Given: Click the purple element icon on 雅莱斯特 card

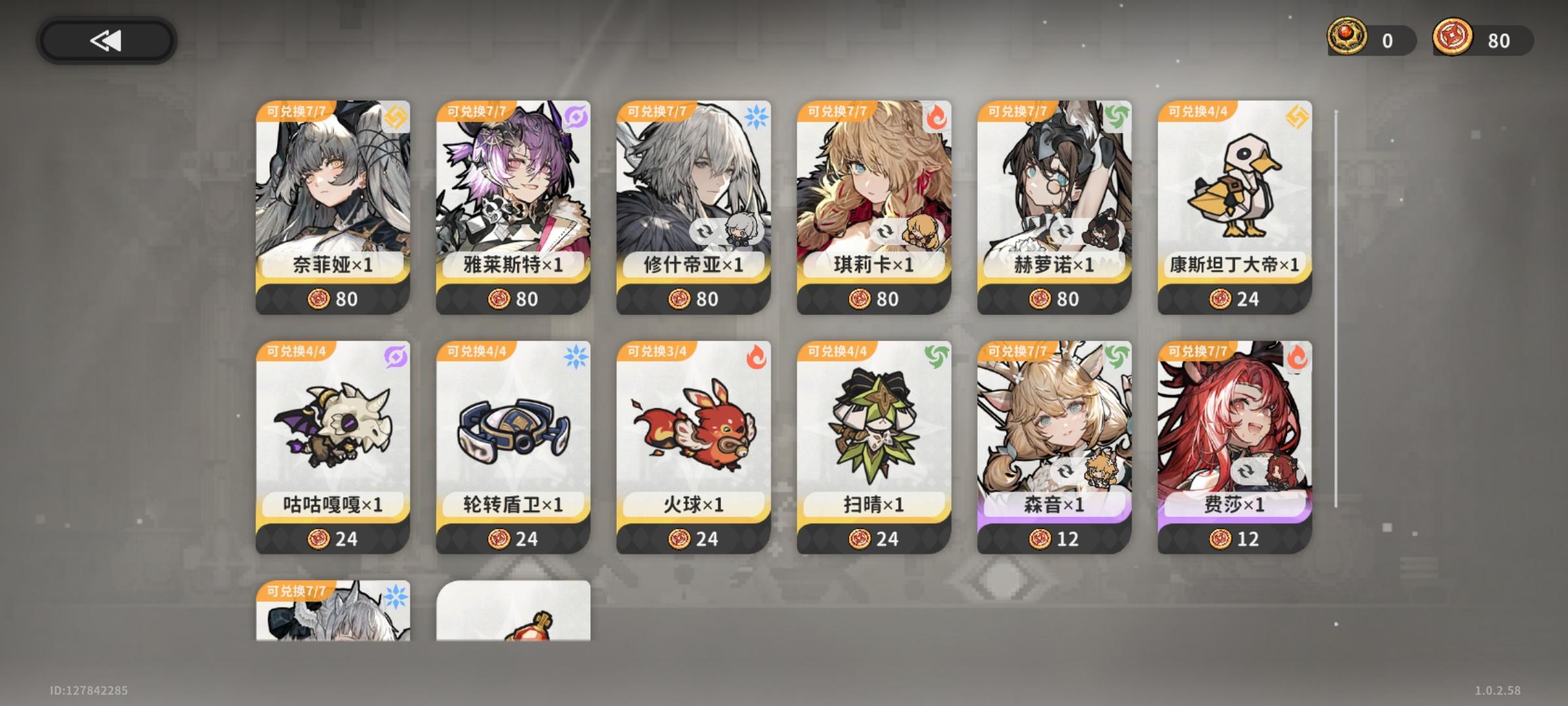Looking at the screenshot, I should tap(575, 115).
